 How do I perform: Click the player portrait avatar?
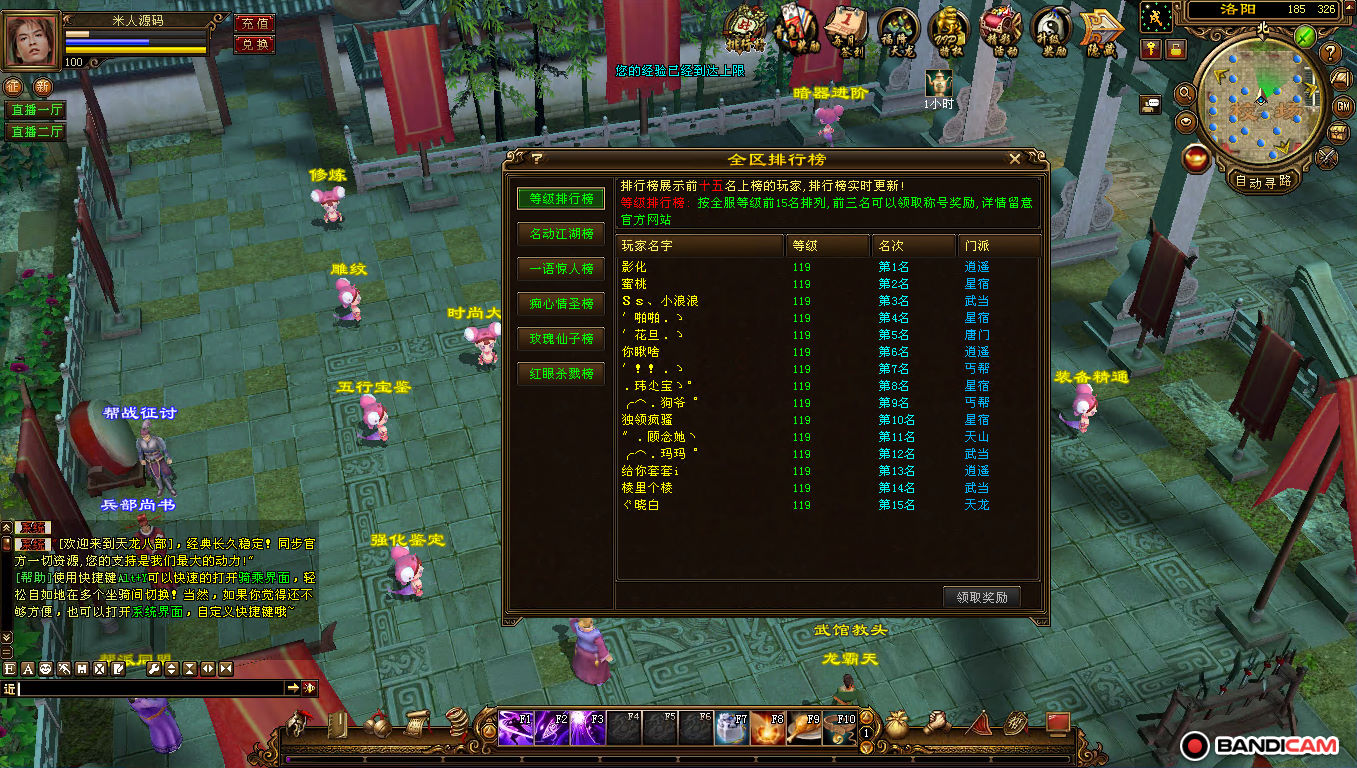[32, 40]
